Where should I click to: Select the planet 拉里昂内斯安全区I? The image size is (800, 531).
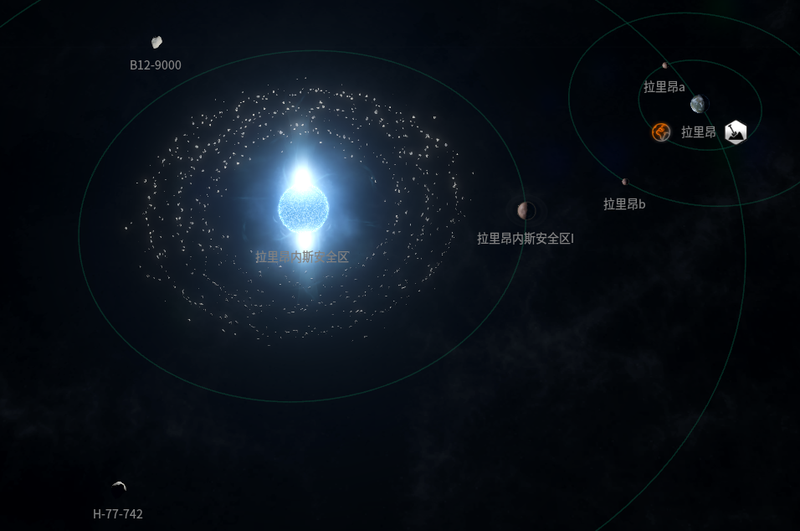[524, 210]
